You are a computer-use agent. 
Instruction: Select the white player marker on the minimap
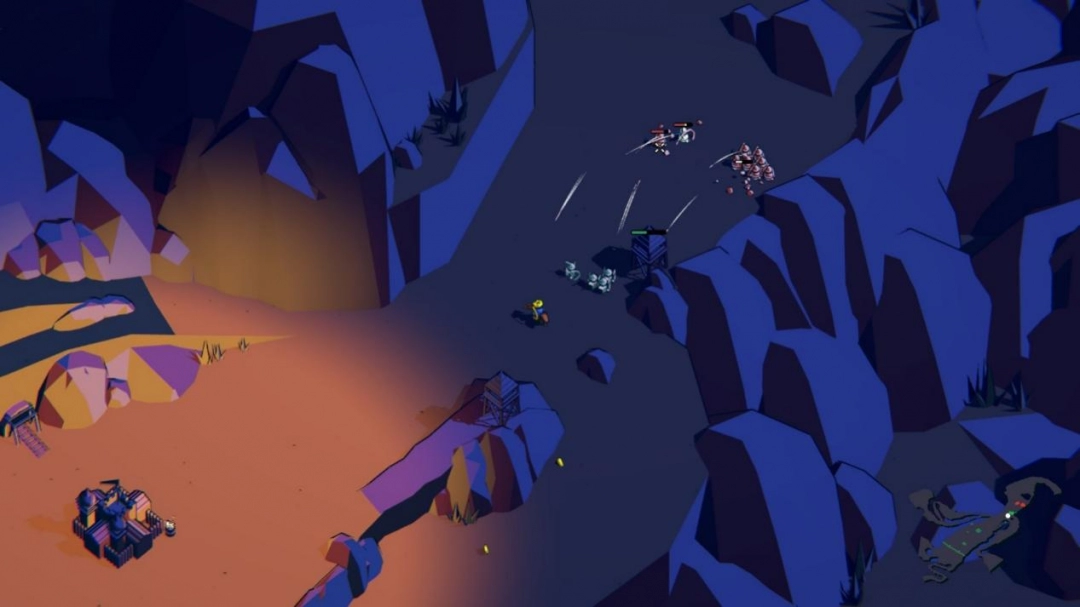(1009, 514)
